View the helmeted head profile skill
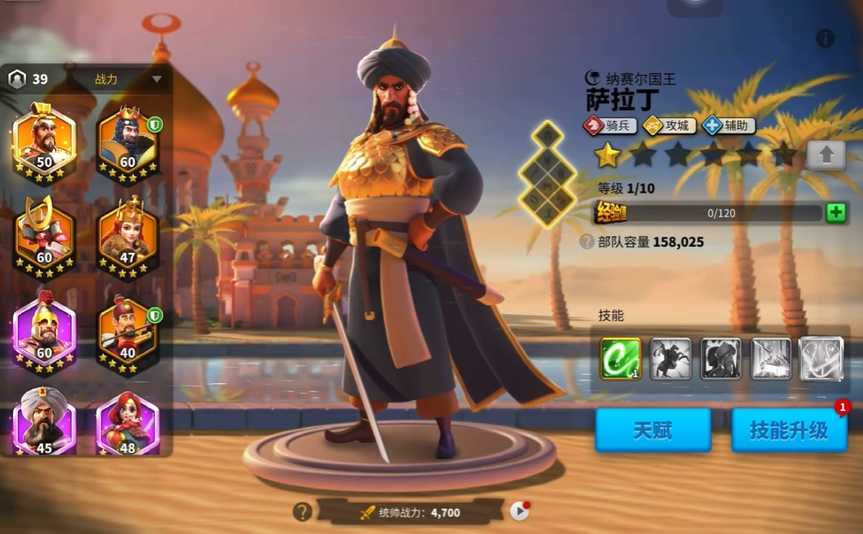The height and width of the screenshot is (534, 863). pos(720,359)
